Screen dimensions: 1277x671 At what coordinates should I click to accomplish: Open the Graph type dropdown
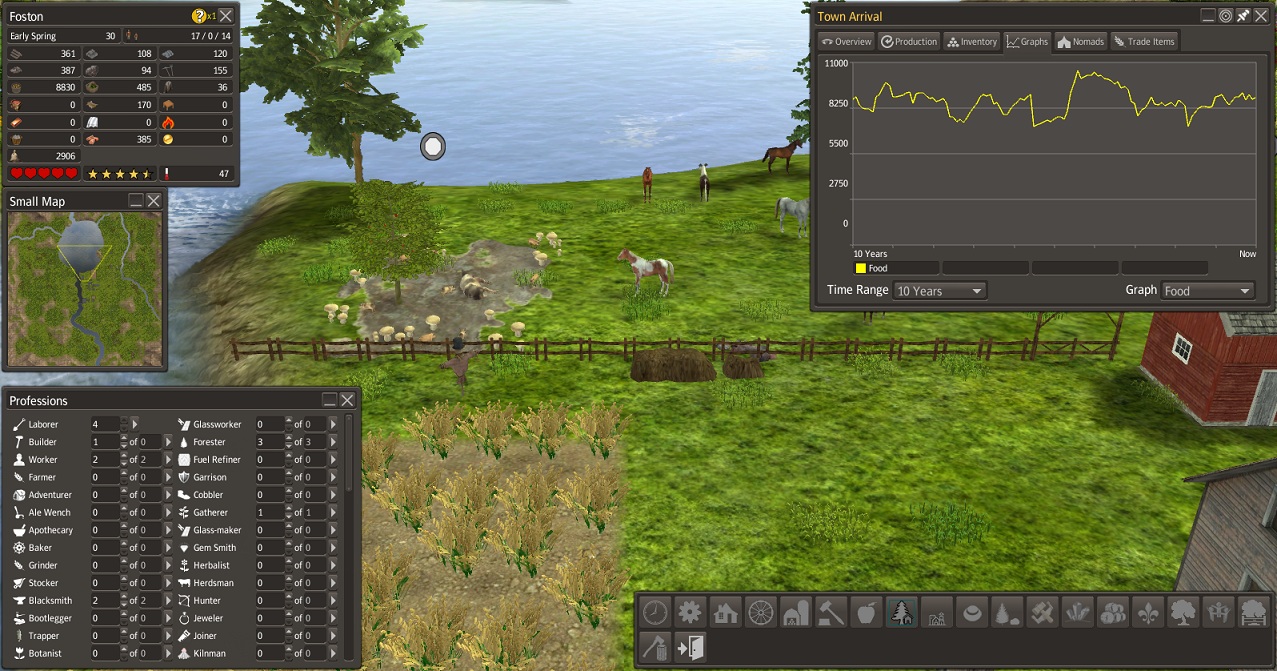pos(1207,291)
